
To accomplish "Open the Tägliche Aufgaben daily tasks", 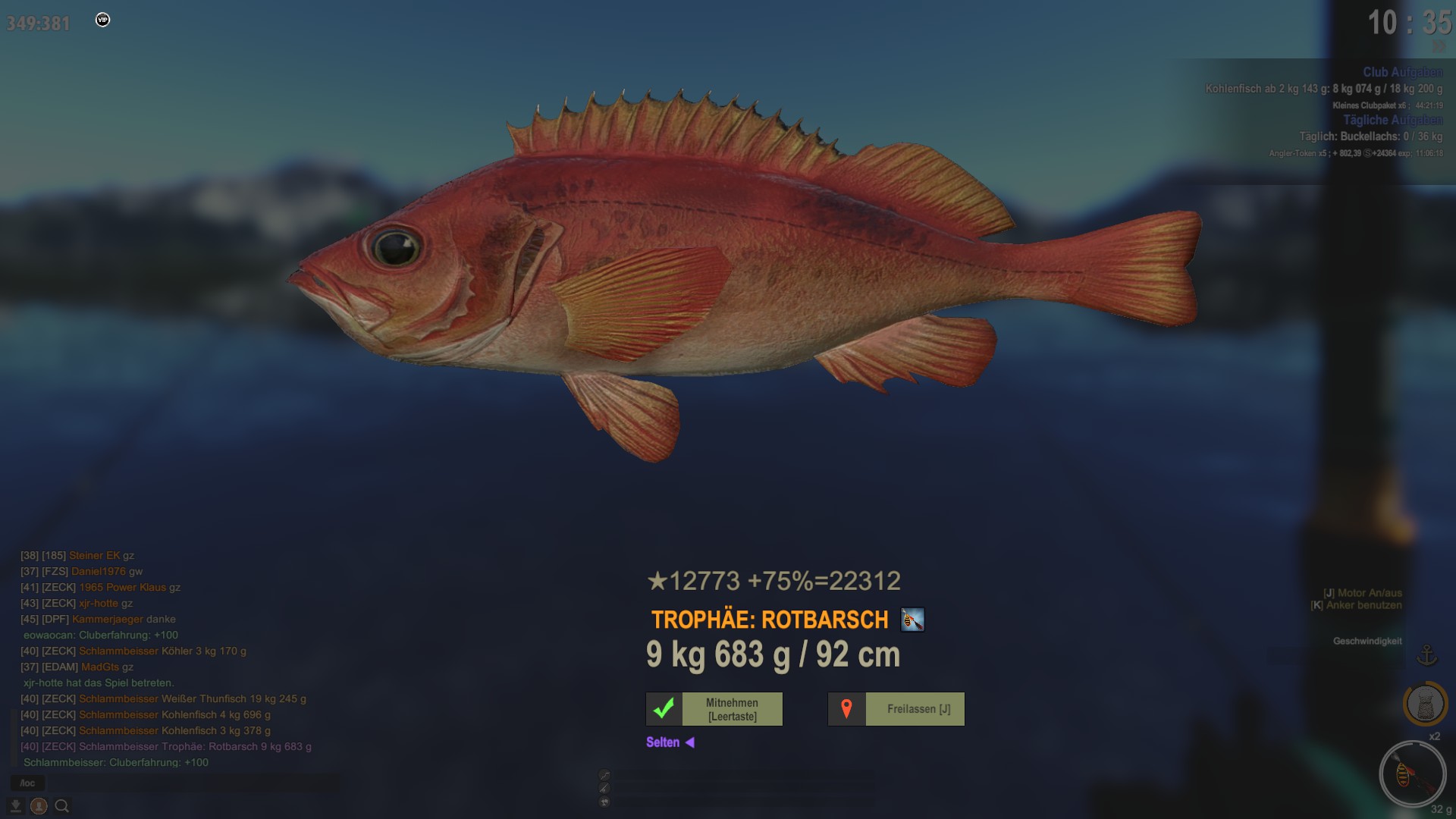I will pyautogui.click(x=1392, y=120).
